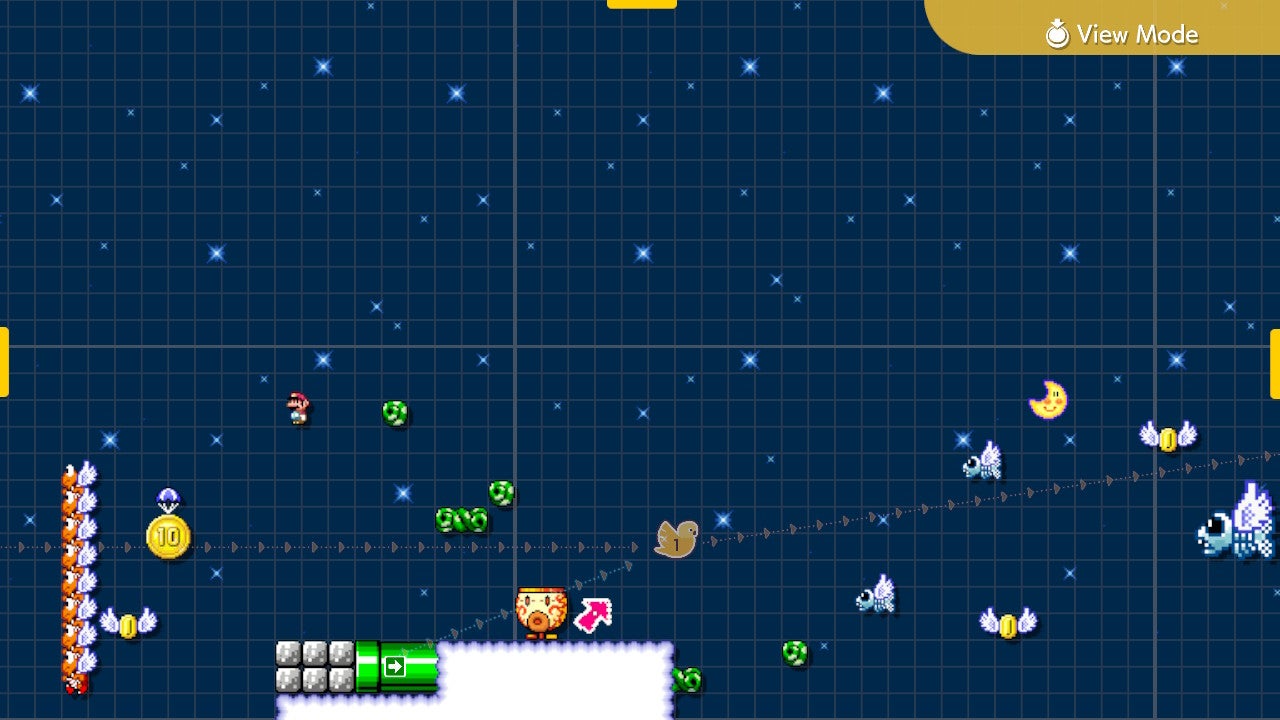Click the coin with a parachute

coord(168,500)
